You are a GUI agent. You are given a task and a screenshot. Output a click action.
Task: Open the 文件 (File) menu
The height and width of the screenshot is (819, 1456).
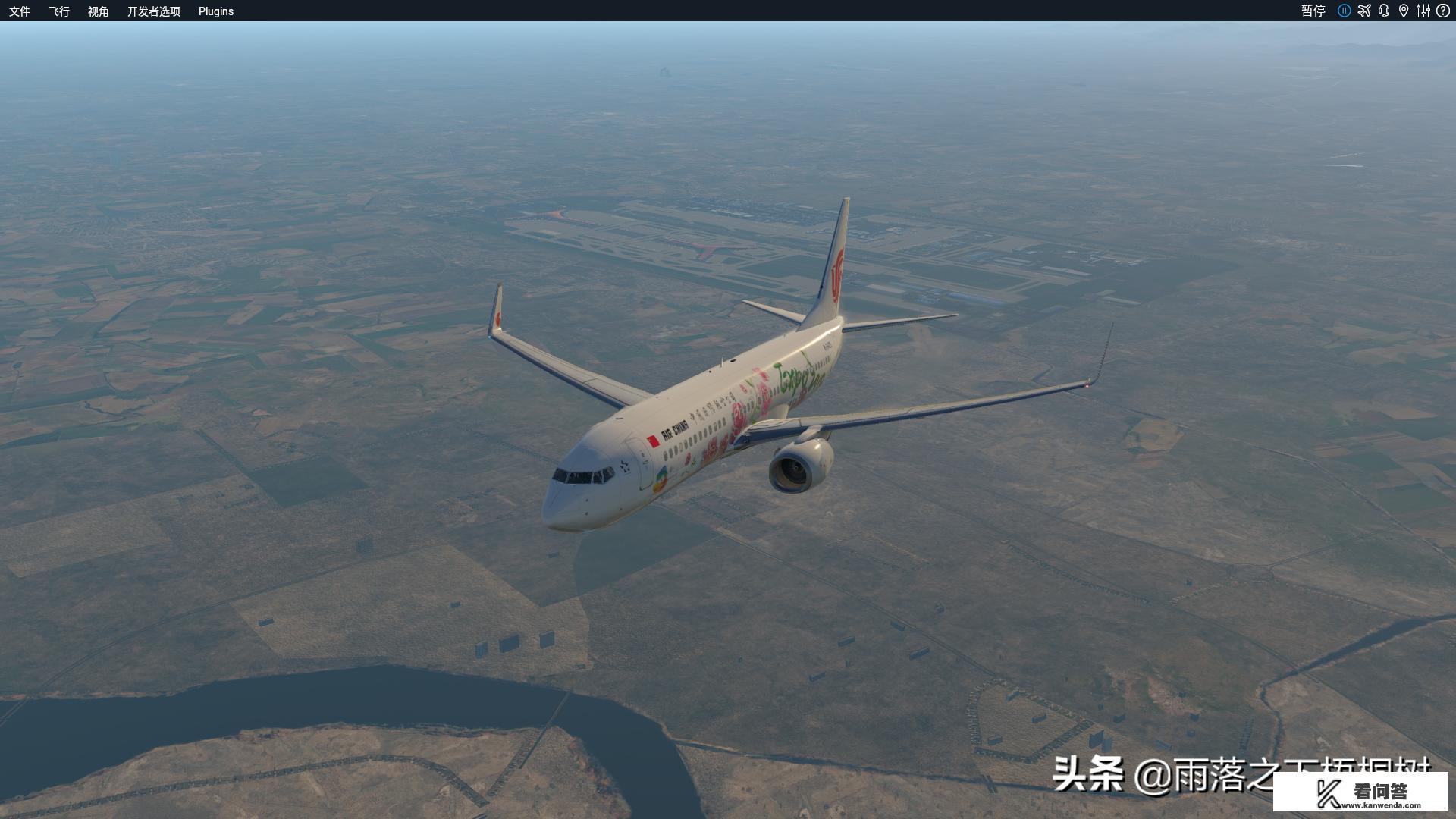pos(20,11)
